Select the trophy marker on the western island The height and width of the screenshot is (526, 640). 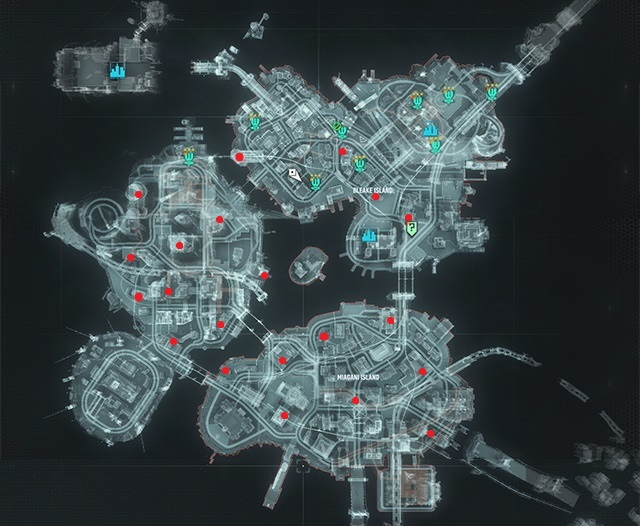click(189, 154)
